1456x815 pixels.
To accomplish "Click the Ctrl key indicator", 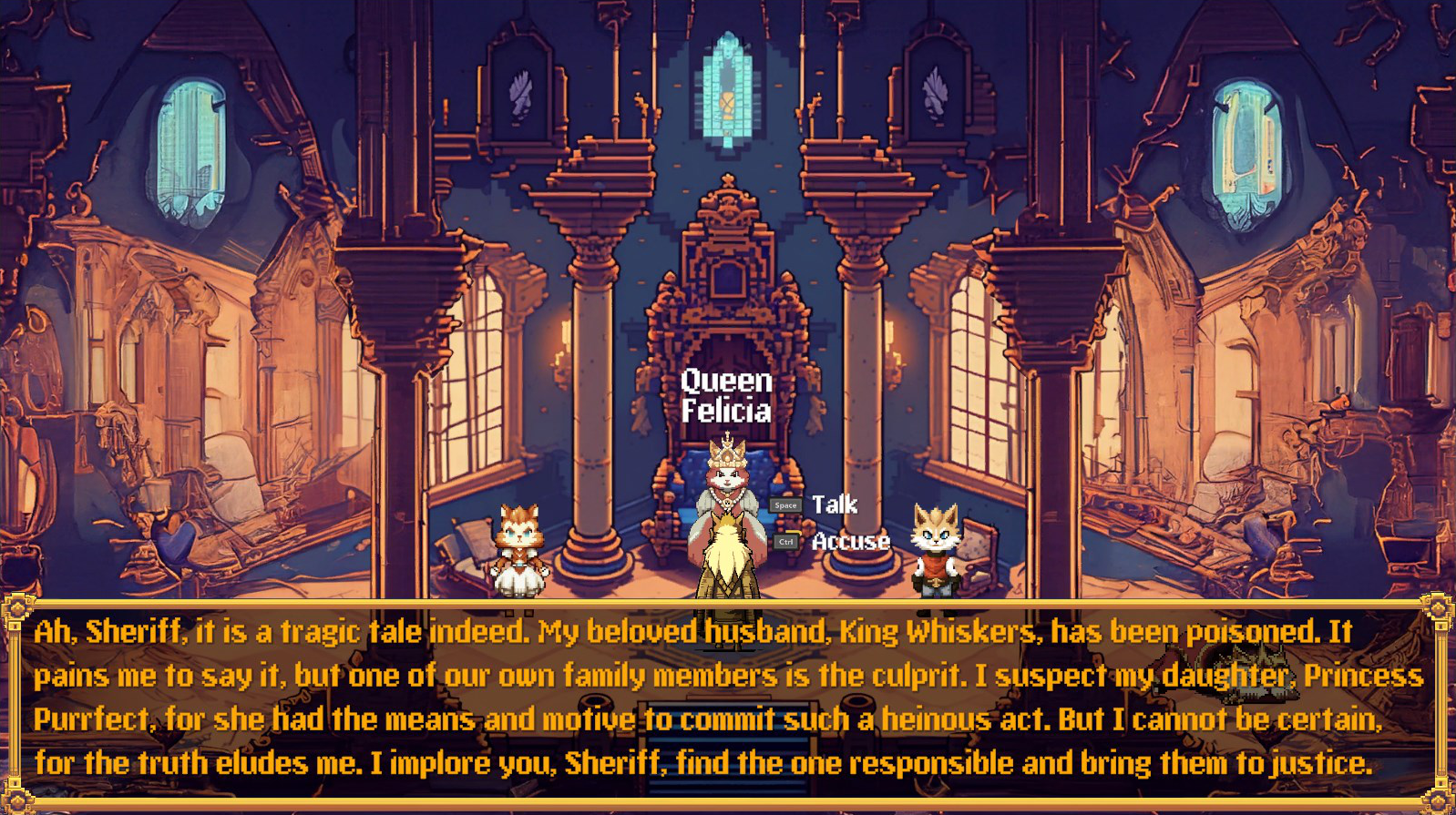I will pos(785,541).
